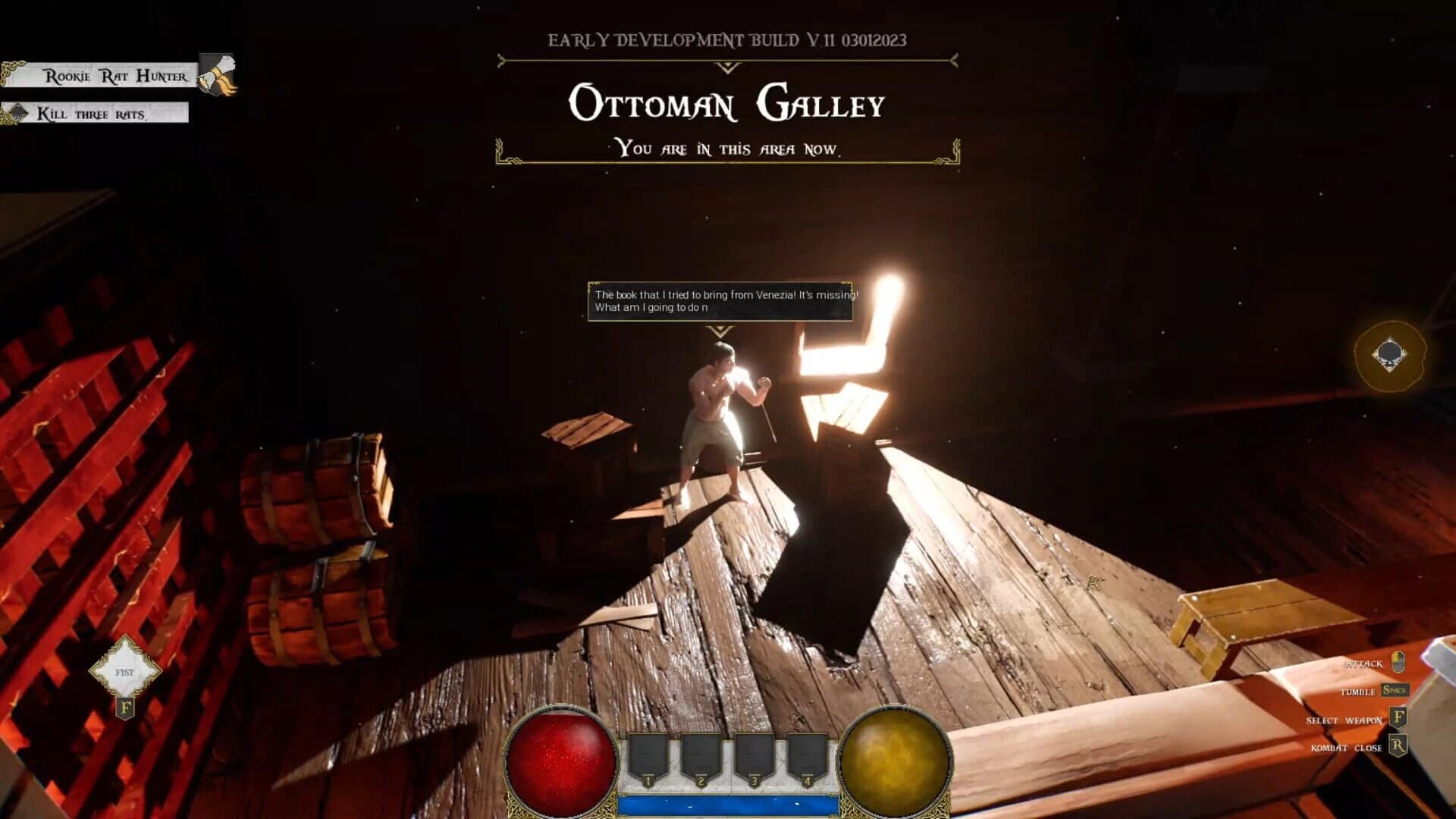Open the circular minimap skull marker
The height and width of the screenshot is (819, 1456).
point(1392,355)
